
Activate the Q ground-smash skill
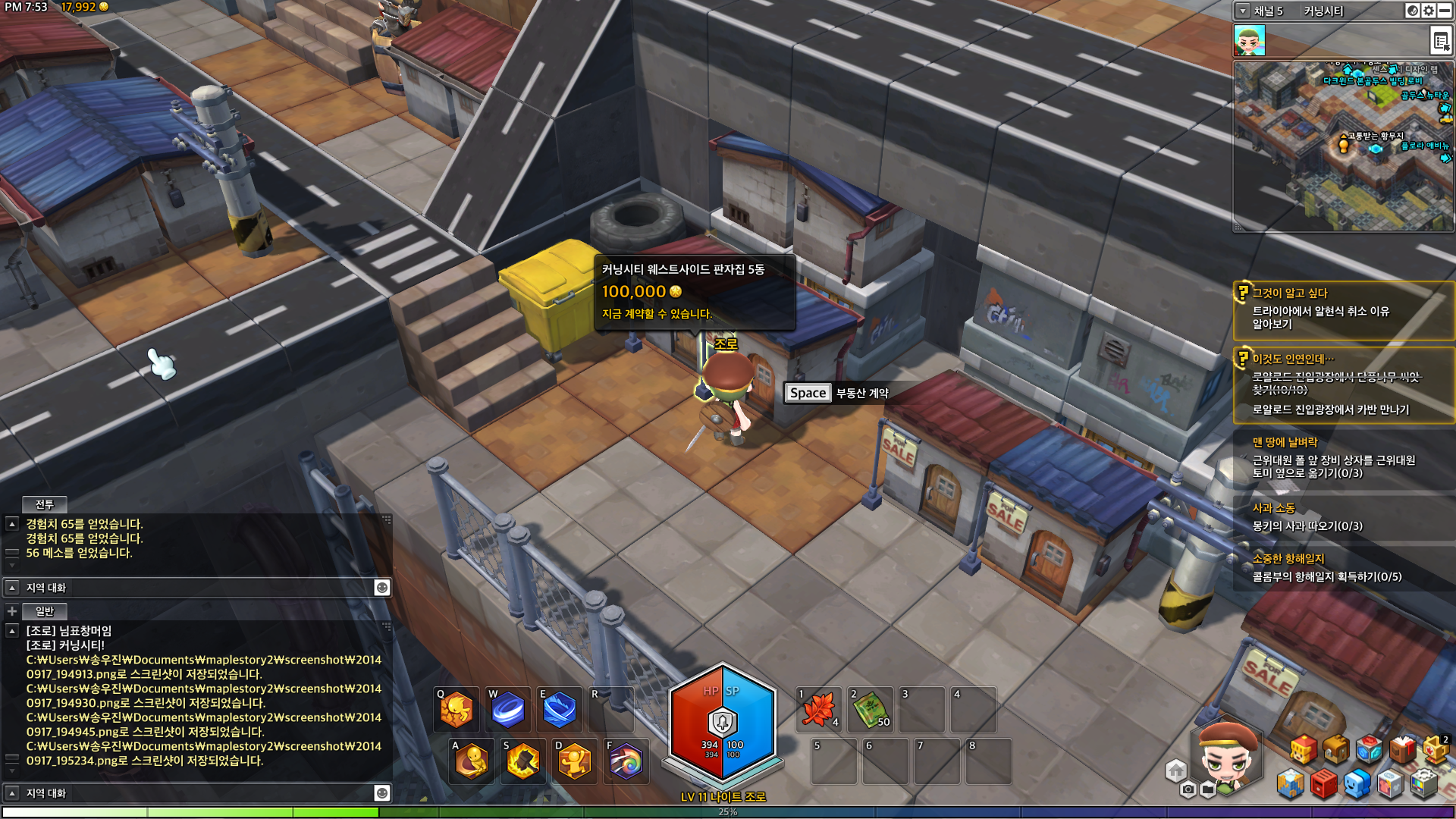click(x=457, y=710)
